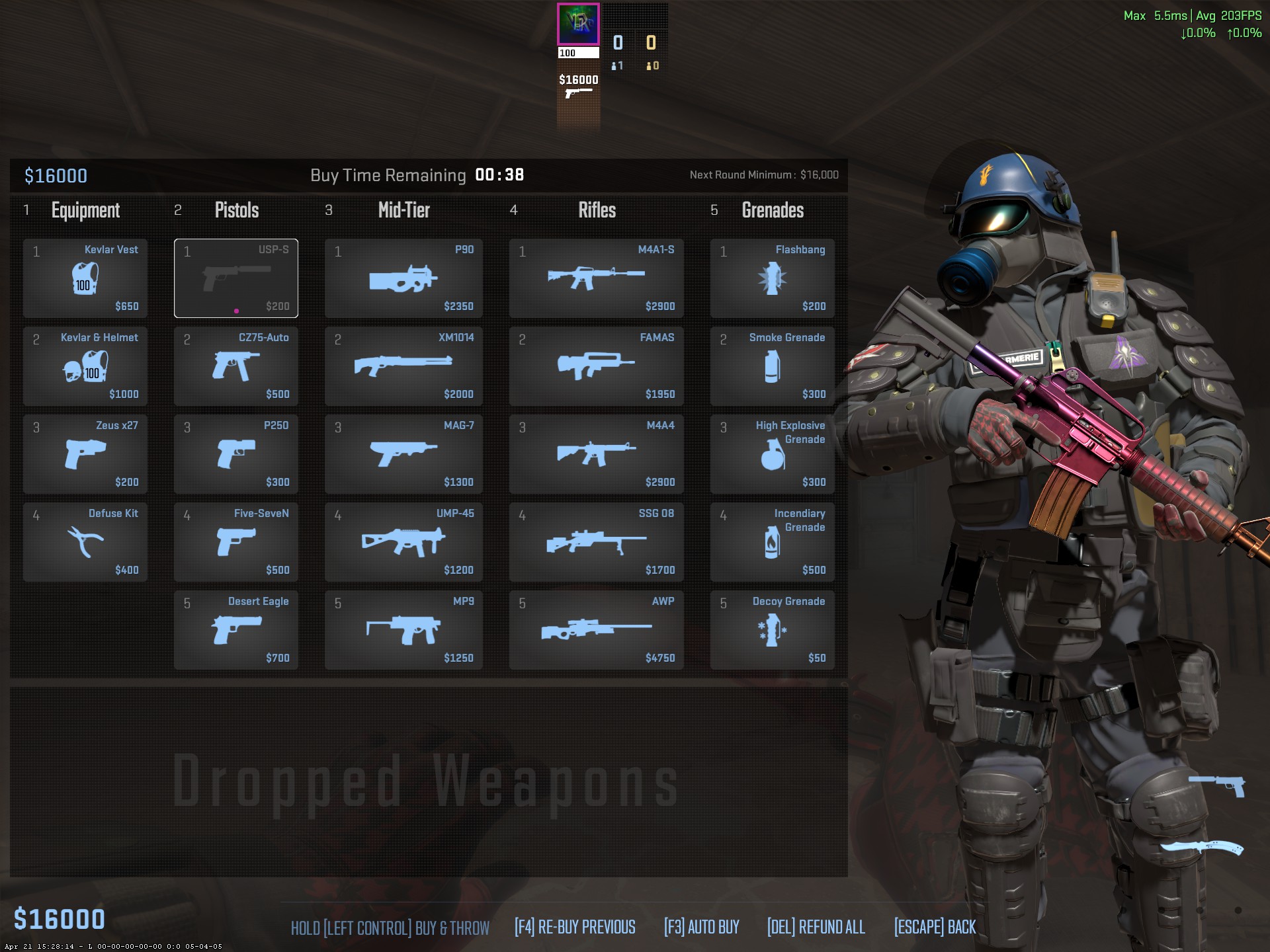Purchase the AWP sniper rifle
This screenshot has height=952, width=1270.
[596, 630]
